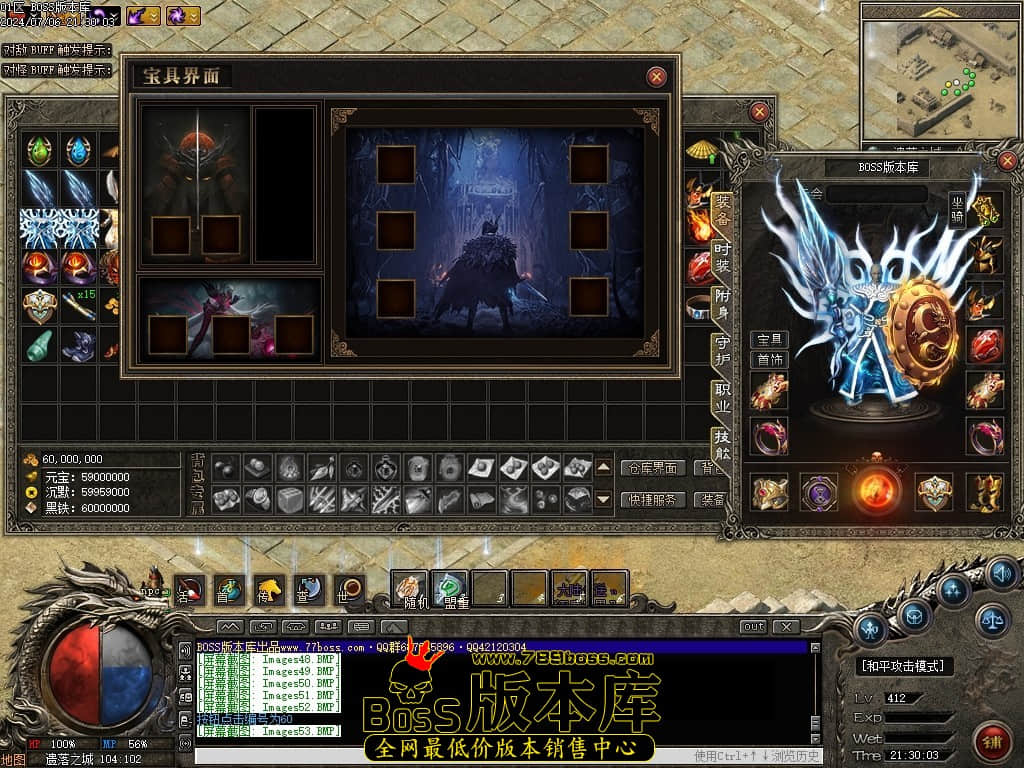The height and width of the screenshot is (768, 1024).
Task: Toggle the 和平攻击模式 attack mode
Action: (906, 665)
